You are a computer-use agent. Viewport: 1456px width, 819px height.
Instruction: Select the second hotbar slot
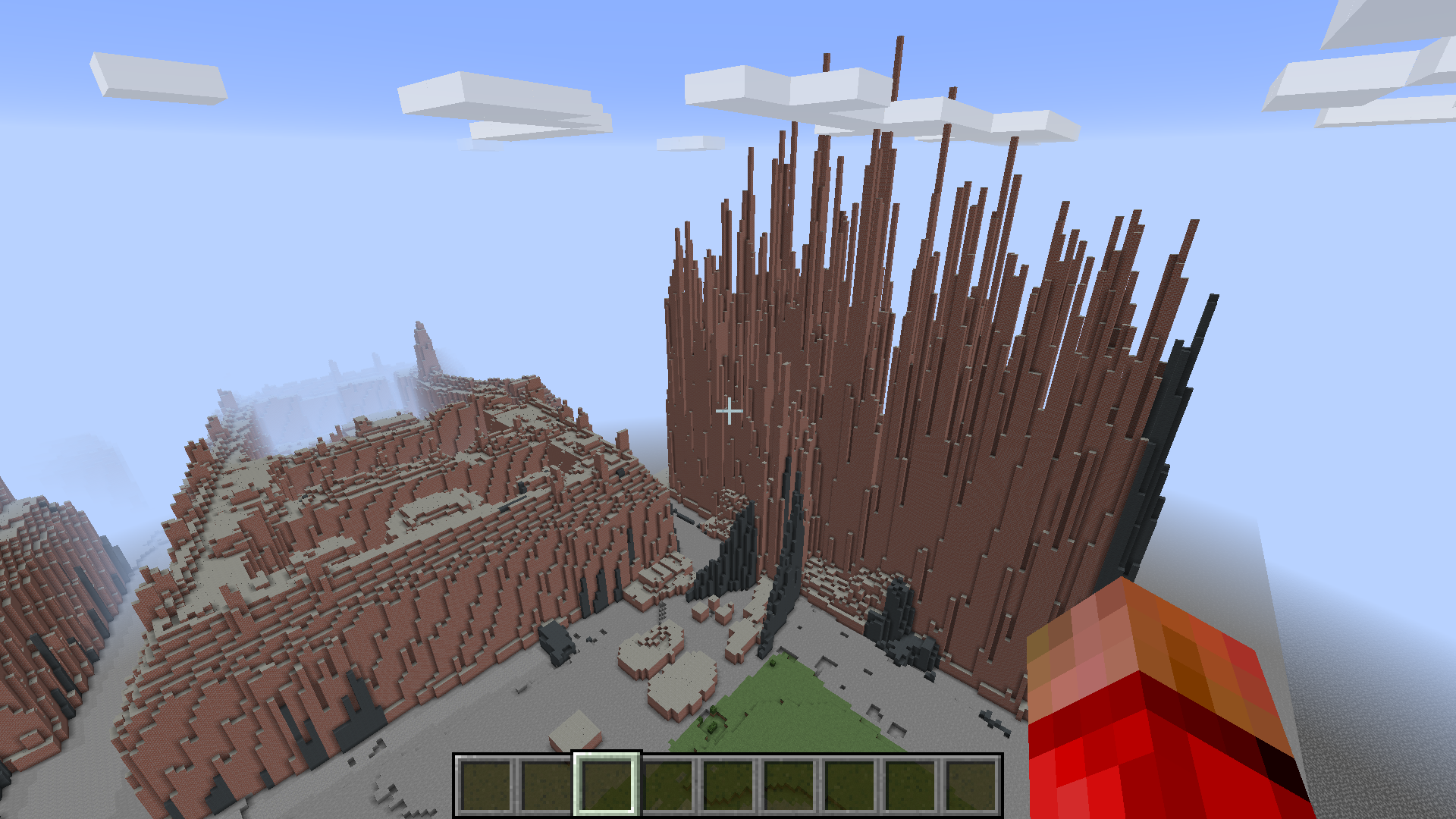coord(548,785)
